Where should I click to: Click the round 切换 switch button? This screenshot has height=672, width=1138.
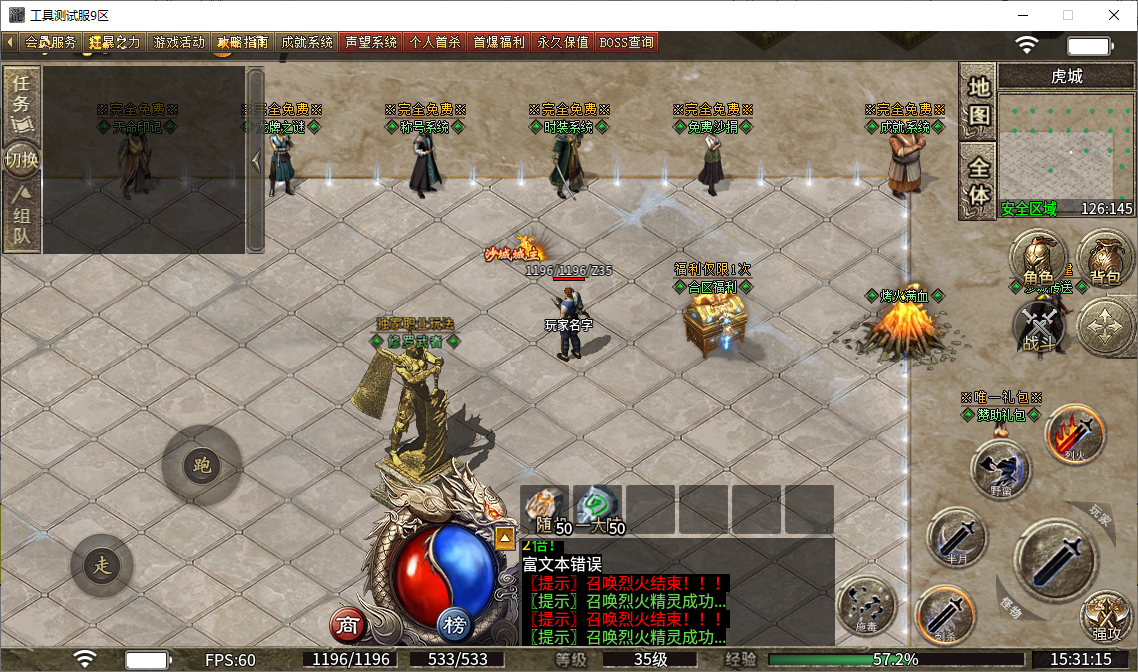click(22, 160)
